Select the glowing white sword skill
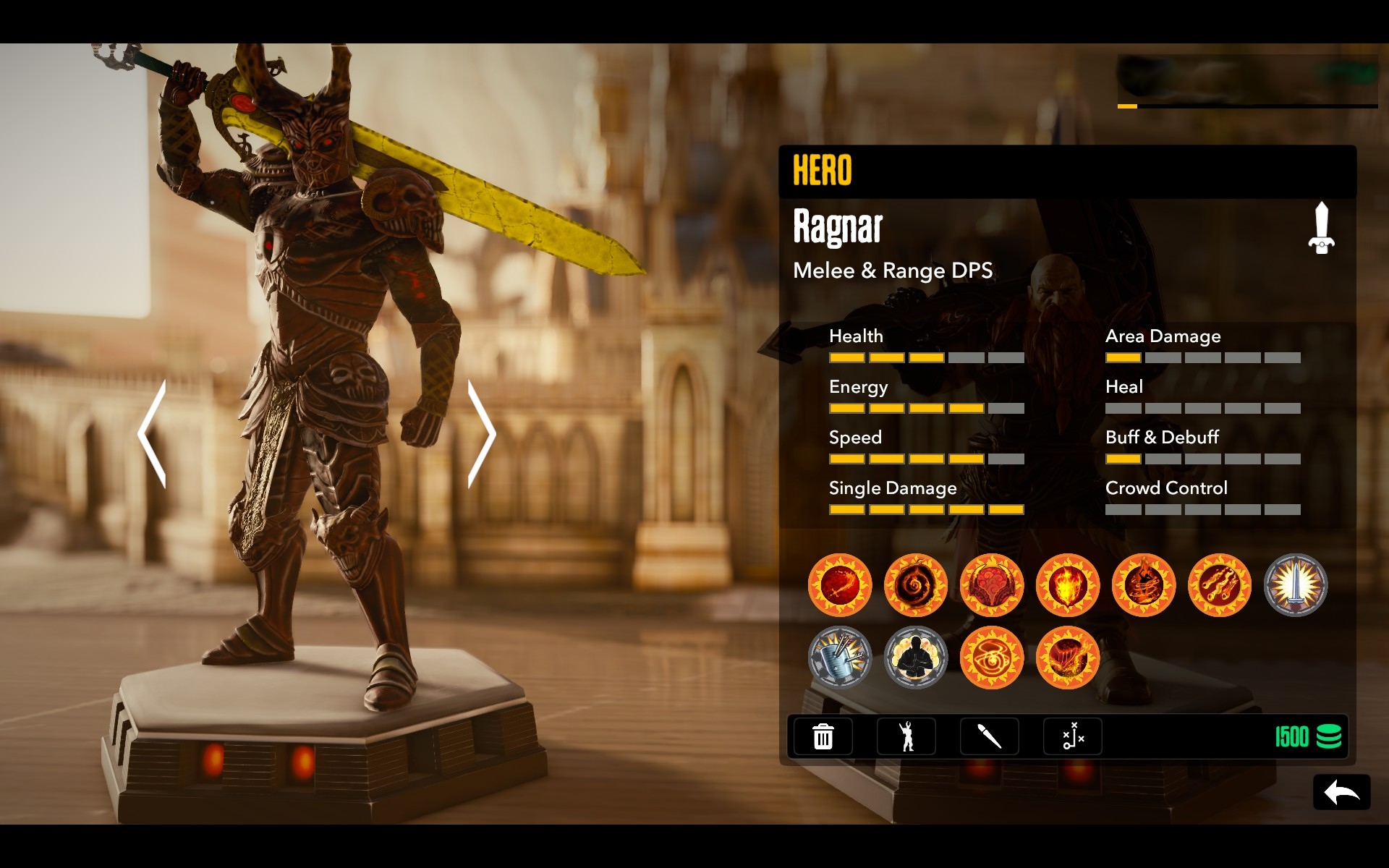1389x868 pixels. (x=1296, y=585)
